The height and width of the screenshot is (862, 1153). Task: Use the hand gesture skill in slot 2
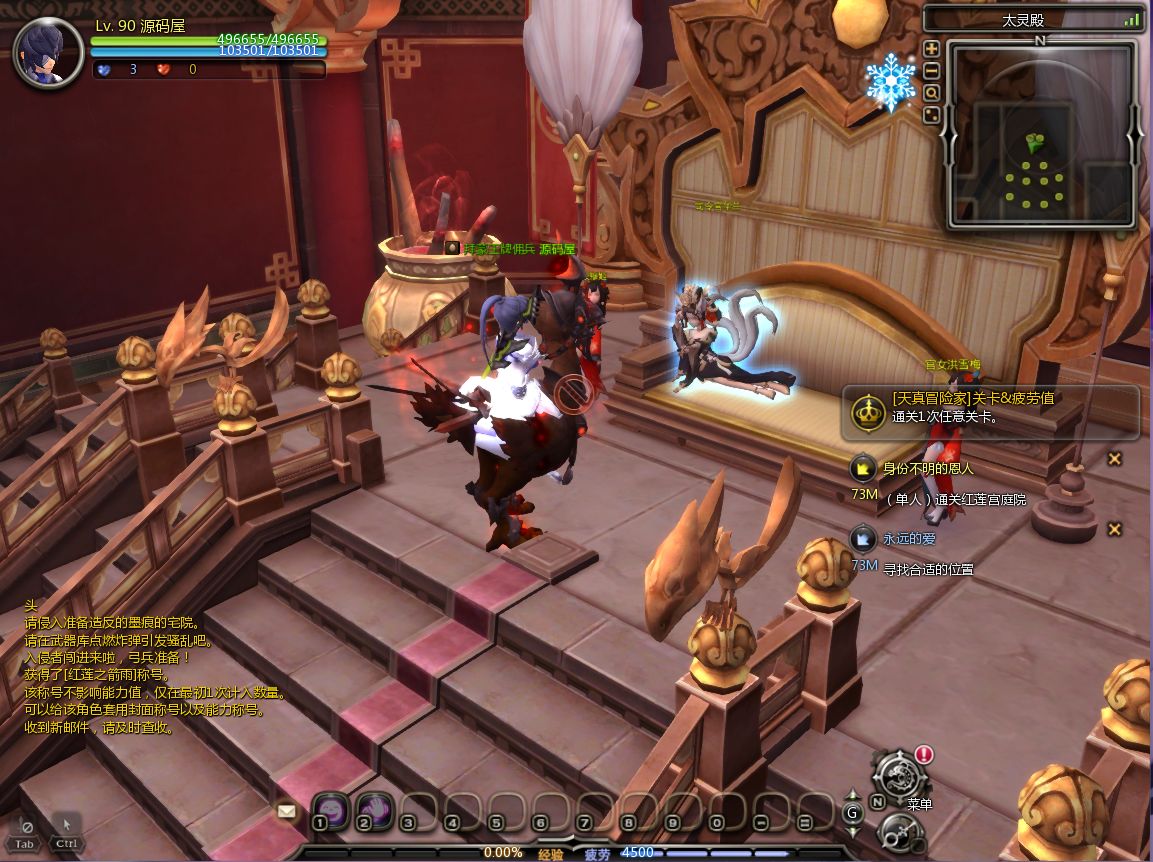[374, 808]
